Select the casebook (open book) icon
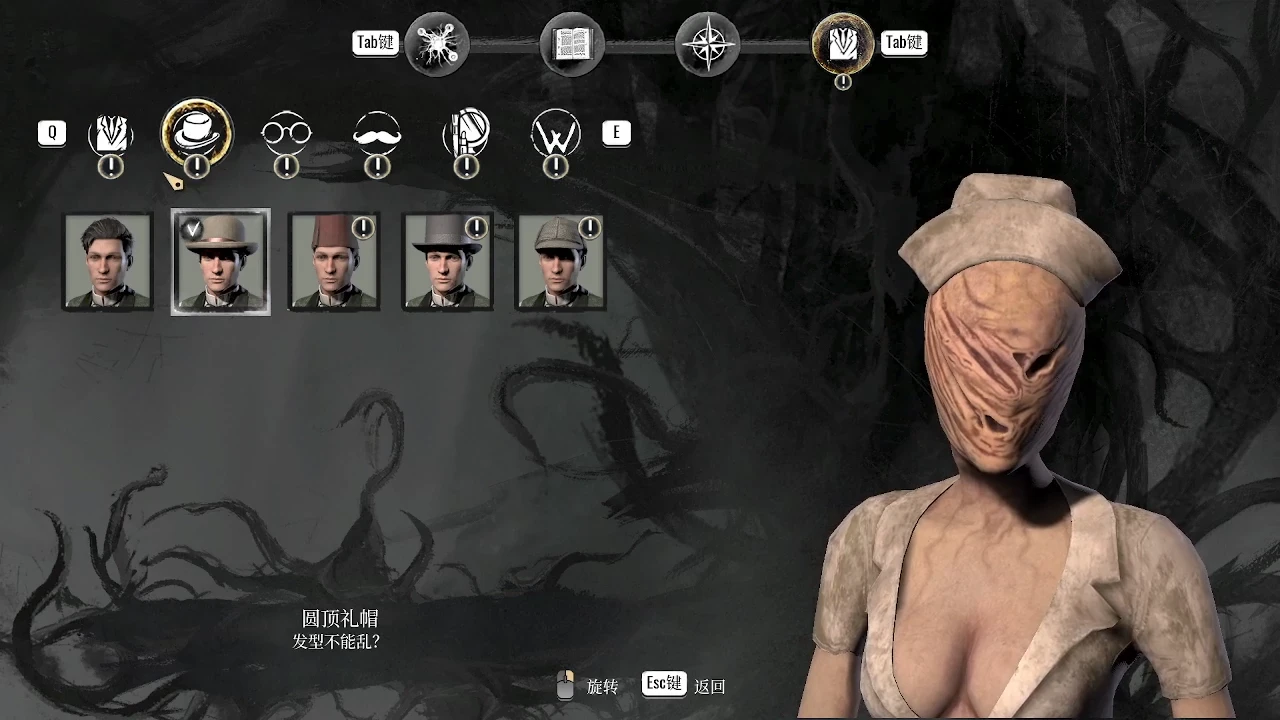This screenshot has width=1280, height=720. [x=571, y=43]
